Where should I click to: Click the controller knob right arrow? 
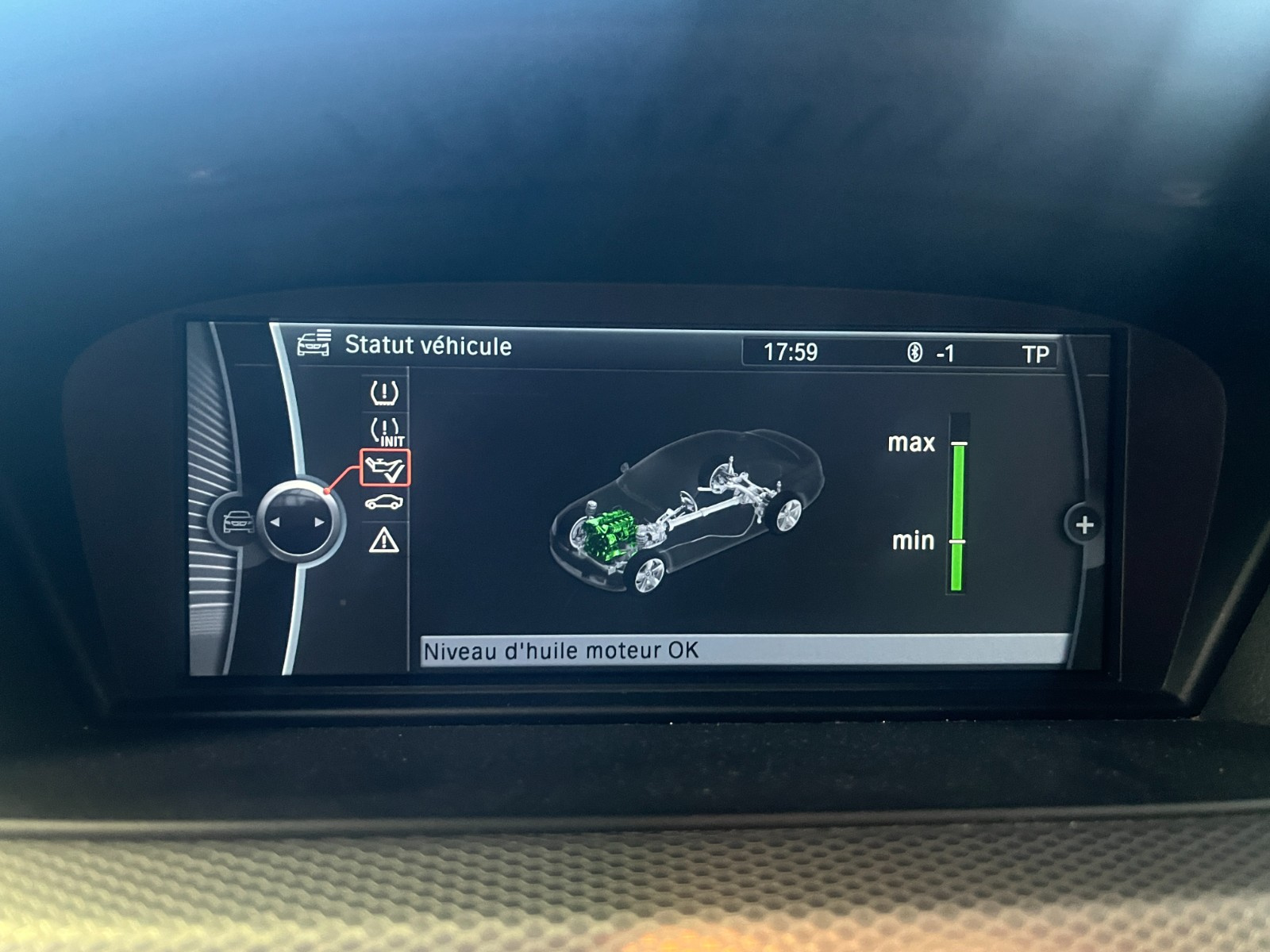(319, 523)
